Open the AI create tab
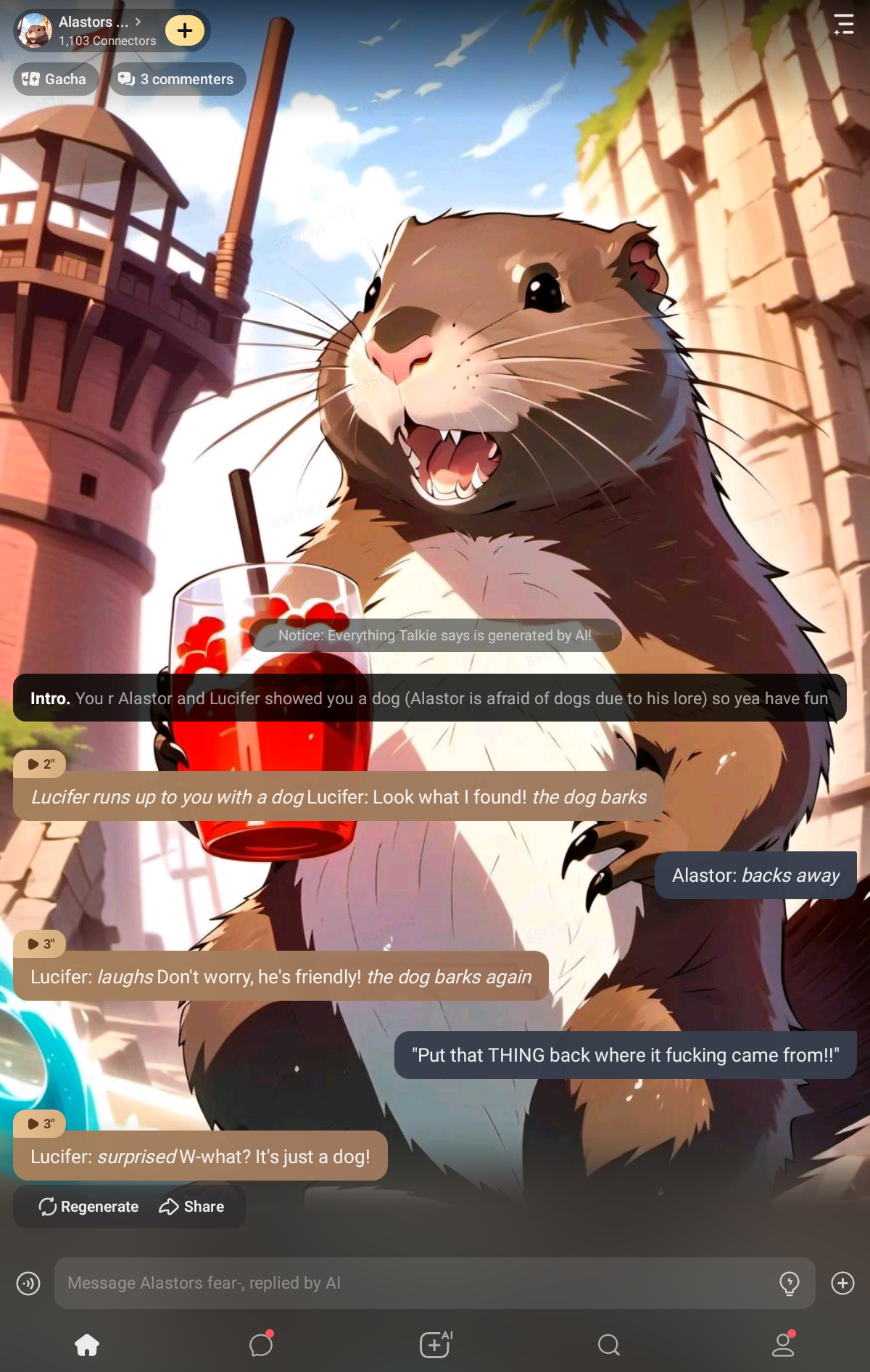The height and width of the screenshot is (1372, 870). 435,1345
